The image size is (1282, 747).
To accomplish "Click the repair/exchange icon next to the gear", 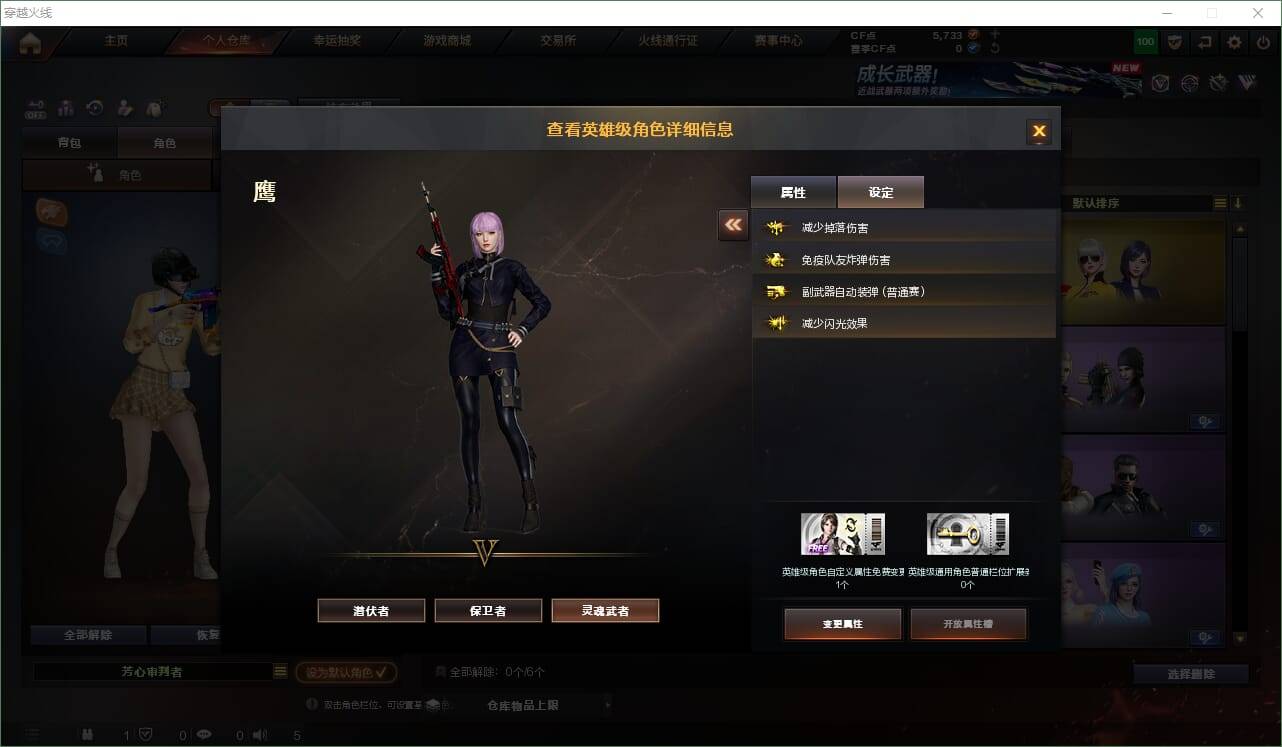I will pyautogui.click(x=1204, y=42).
